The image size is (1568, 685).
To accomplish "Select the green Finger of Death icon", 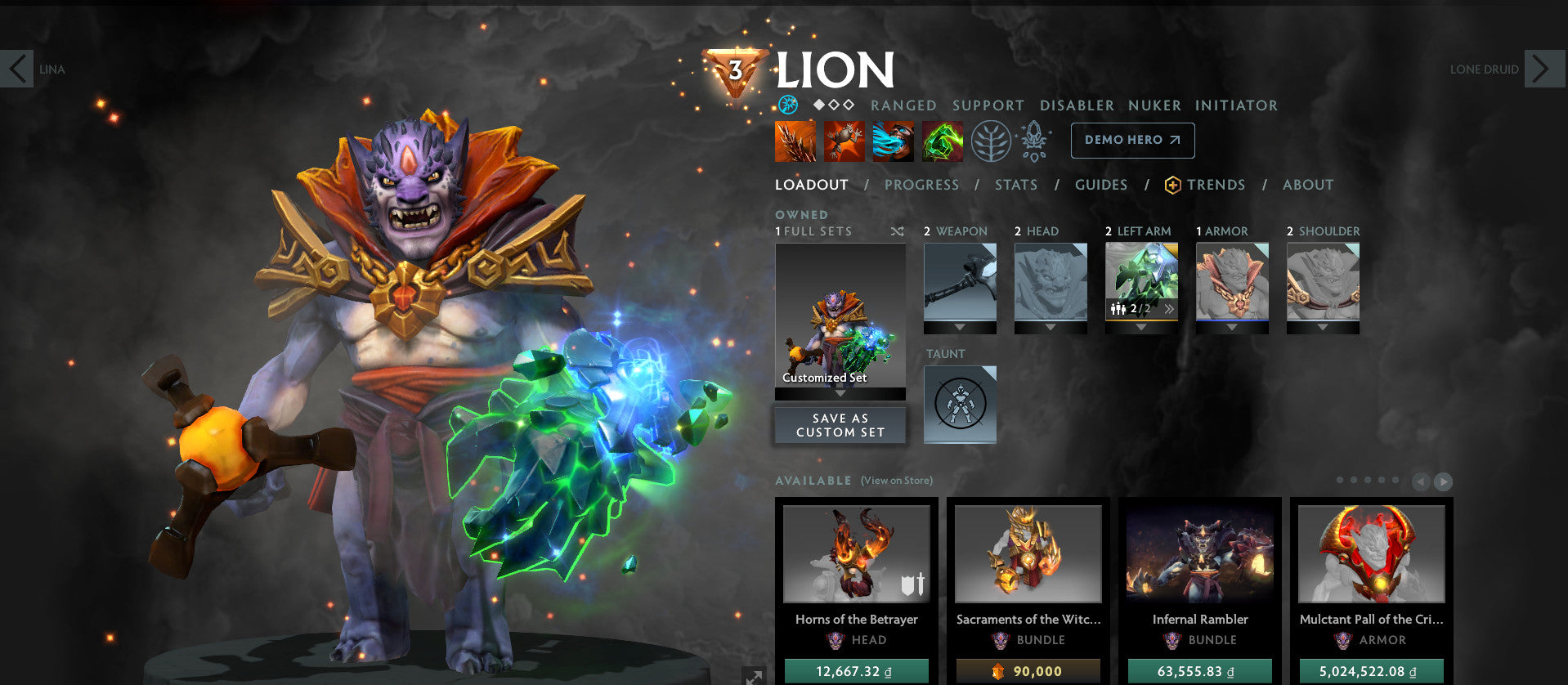I will (942, 140).
